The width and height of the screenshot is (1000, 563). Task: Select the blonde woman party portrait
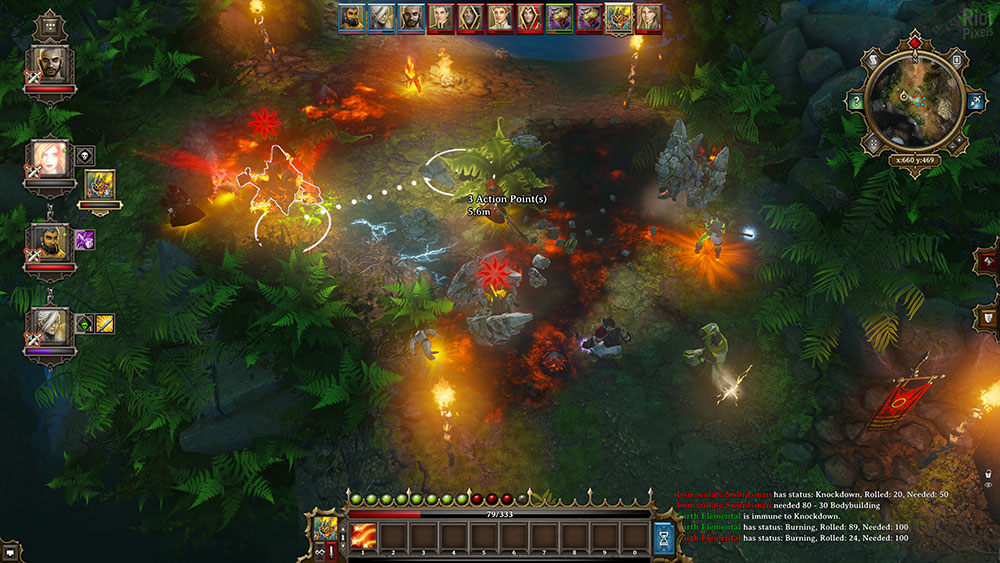coord(50,158)
